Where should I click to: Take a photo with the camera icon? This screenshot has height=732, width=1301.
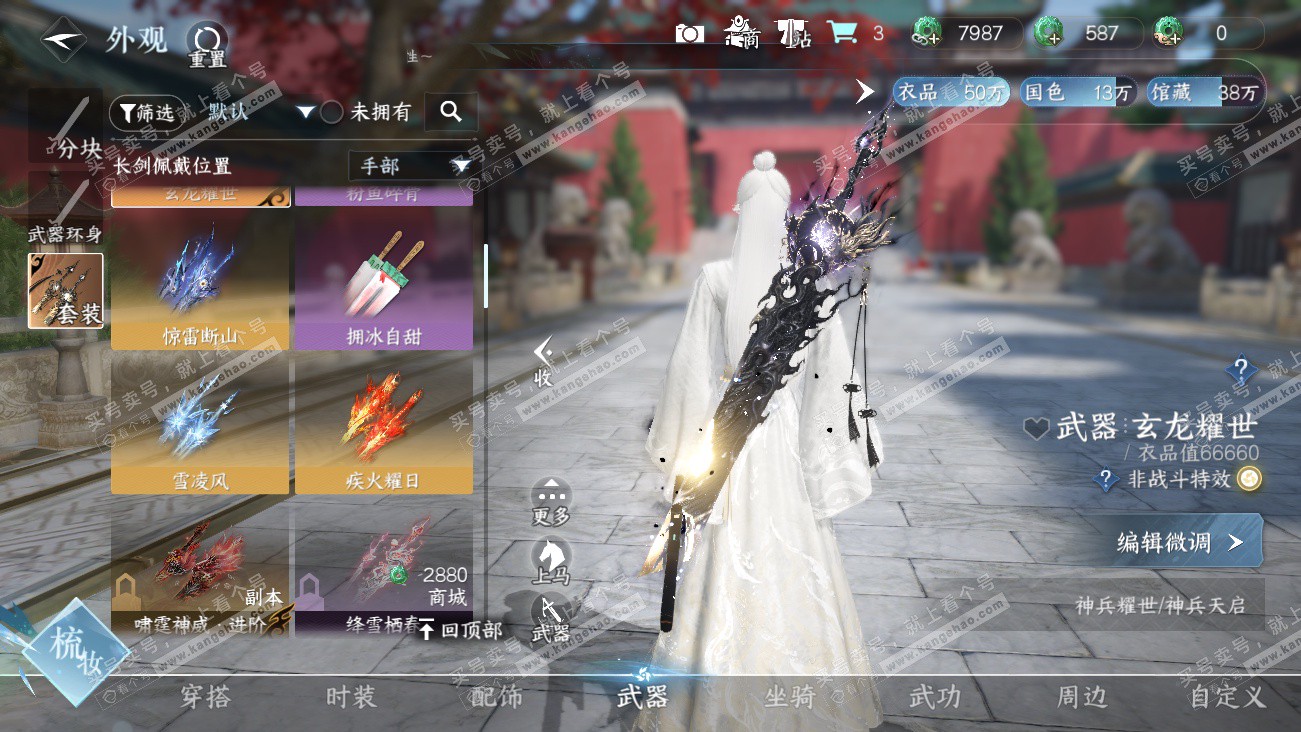689,34
